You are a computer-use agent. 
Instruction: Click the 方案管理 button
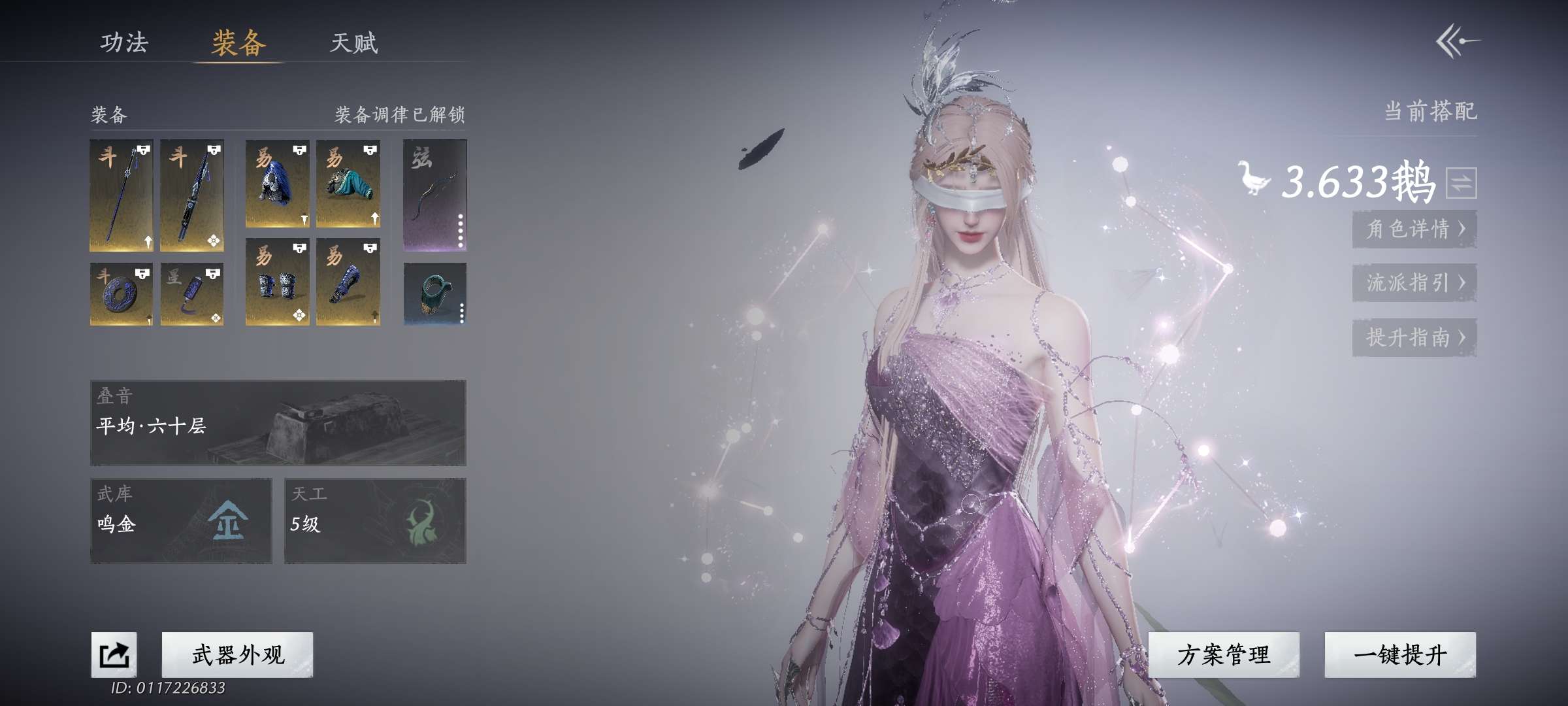pyautogui.click(x=1223, y=654)
